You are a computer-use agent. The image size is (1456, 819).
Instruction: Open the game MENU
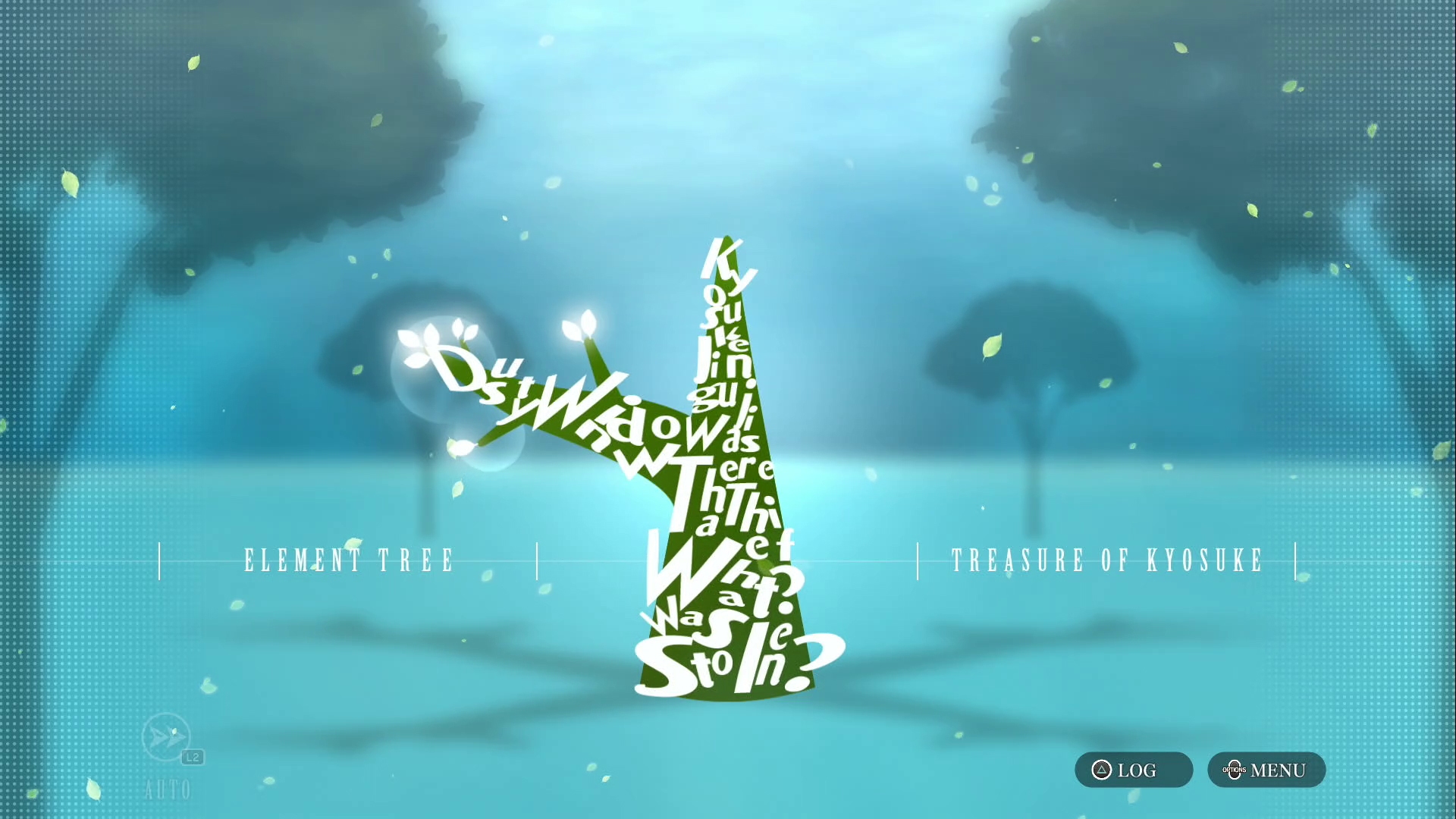(x=1265, y=770)
